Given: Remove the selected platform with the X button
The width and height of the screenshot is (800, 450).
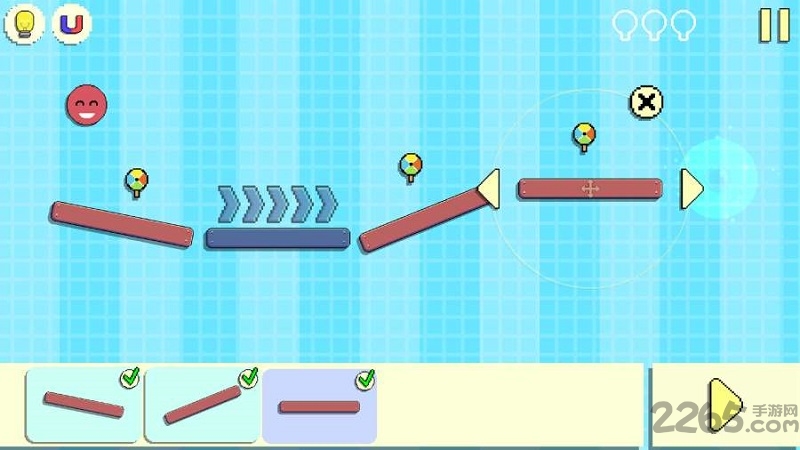Looking at the screenshot, I should pyautogui.click(x=647, y=101).
